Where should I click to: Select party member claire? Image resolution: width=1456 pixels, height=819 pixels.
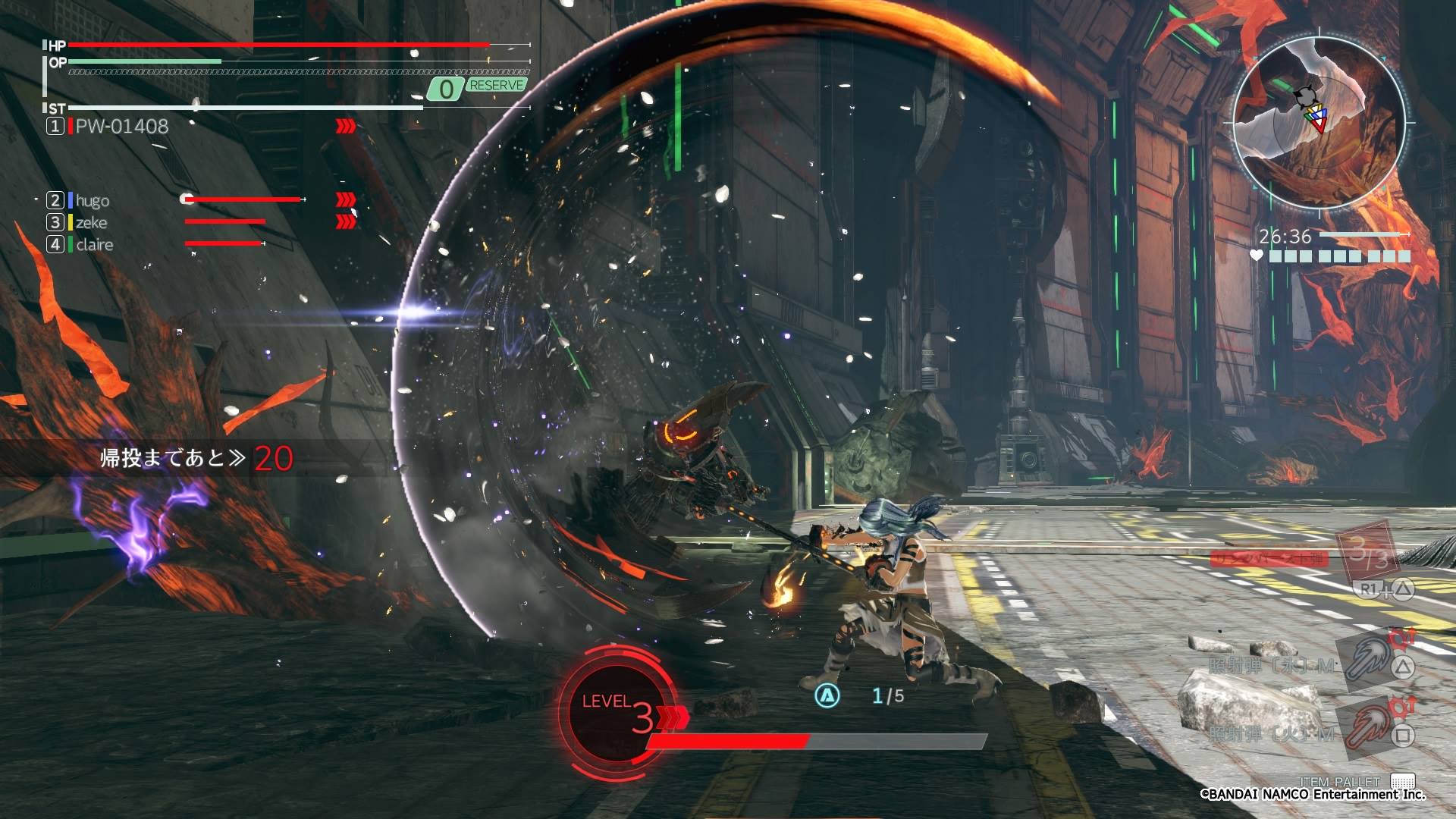click(94, 244)
